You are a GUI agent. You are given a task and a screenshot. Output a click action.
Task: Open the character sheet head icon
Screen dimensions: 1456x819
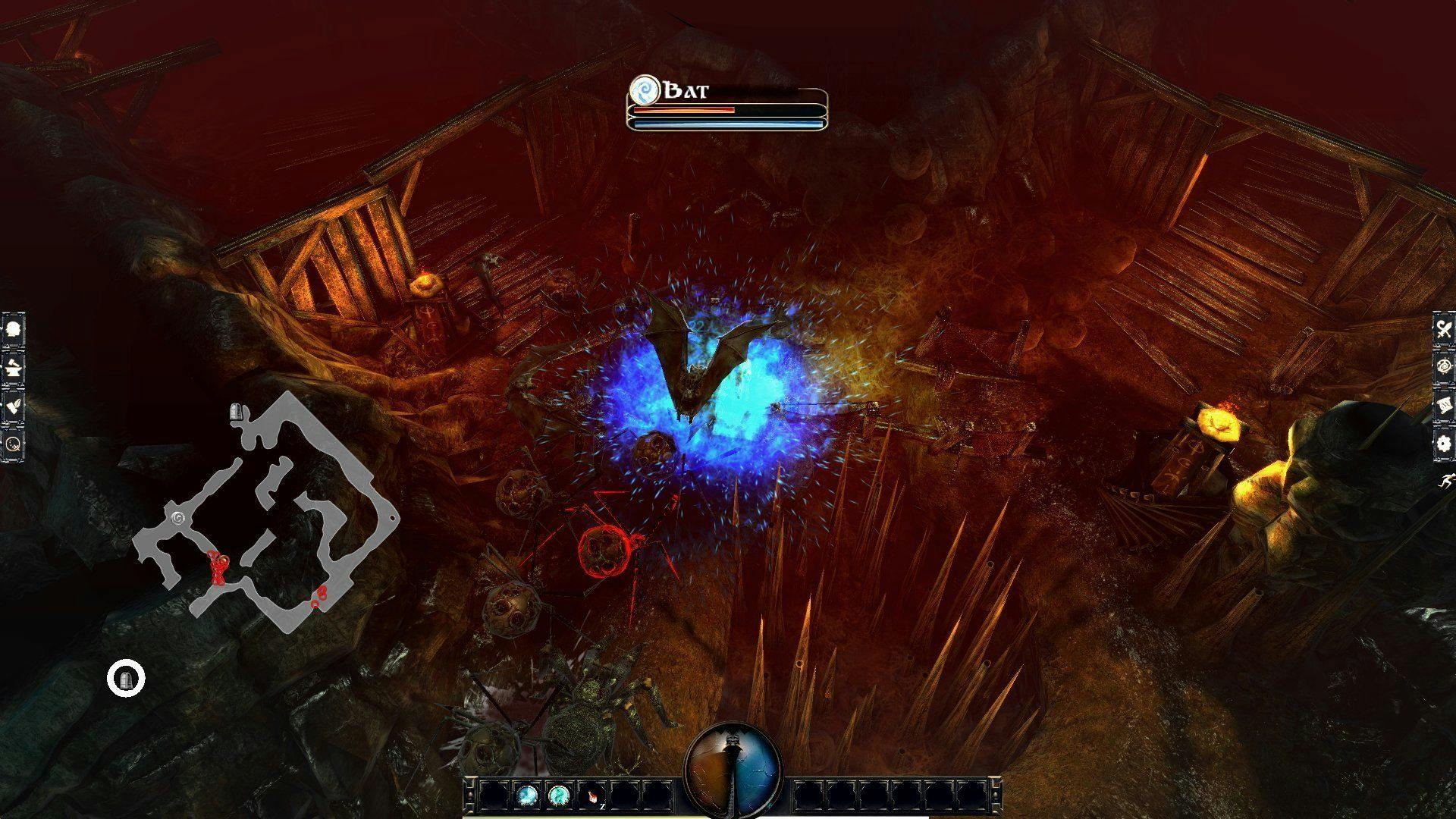pyautogui.click(x=13, y=328)
